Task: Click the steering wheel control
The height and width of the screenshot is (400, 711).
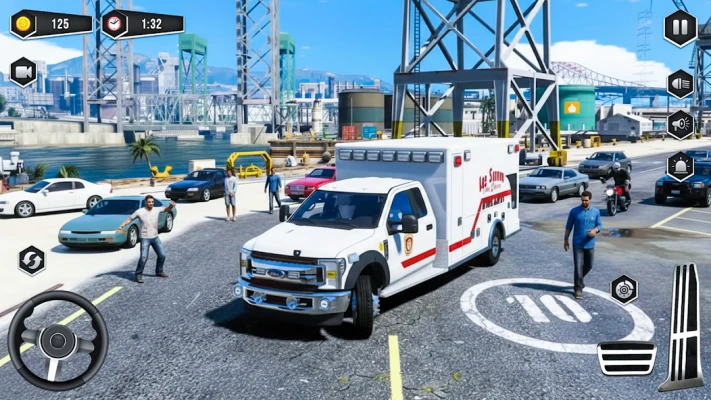Action: pyautogui.click(x=58, y=340)
